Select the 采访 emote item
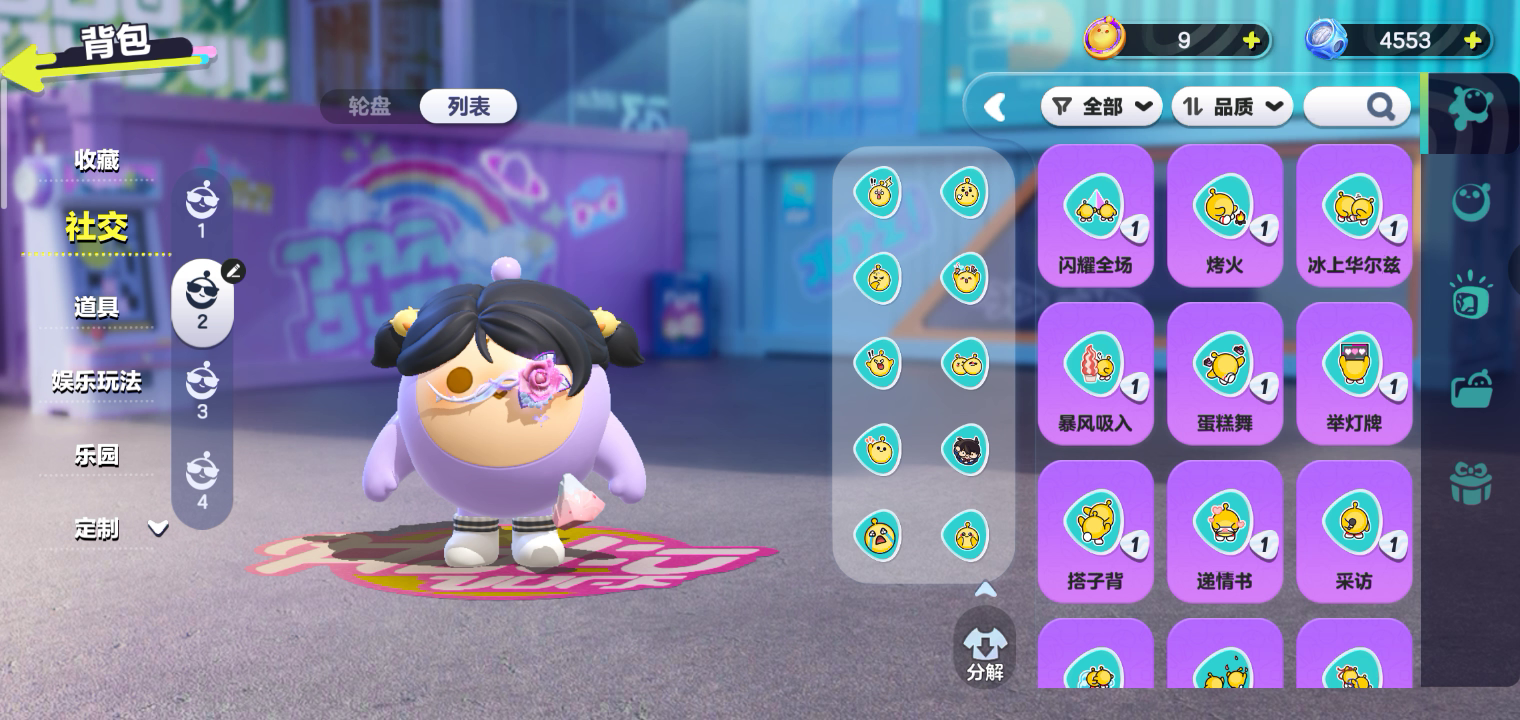The image size is (1520, 720). point(1354,531)
